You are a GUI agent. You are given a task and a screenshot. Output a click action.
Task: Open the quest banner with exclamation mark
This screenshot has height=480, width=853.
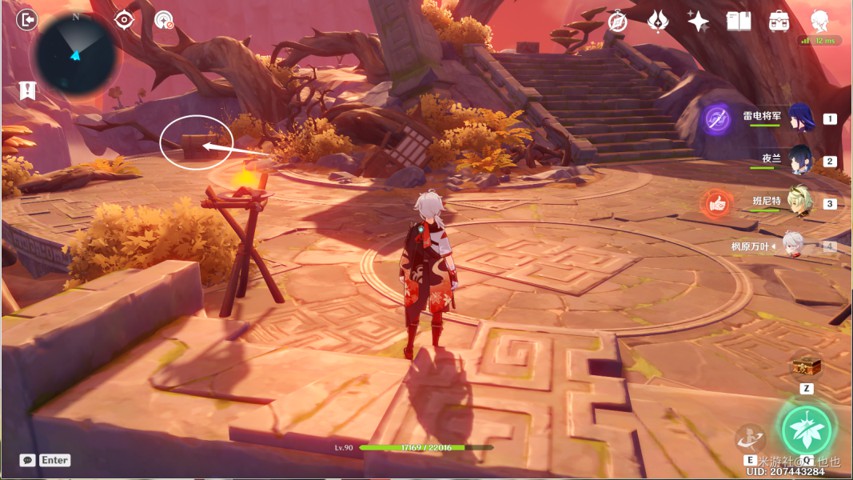(27, 90)
